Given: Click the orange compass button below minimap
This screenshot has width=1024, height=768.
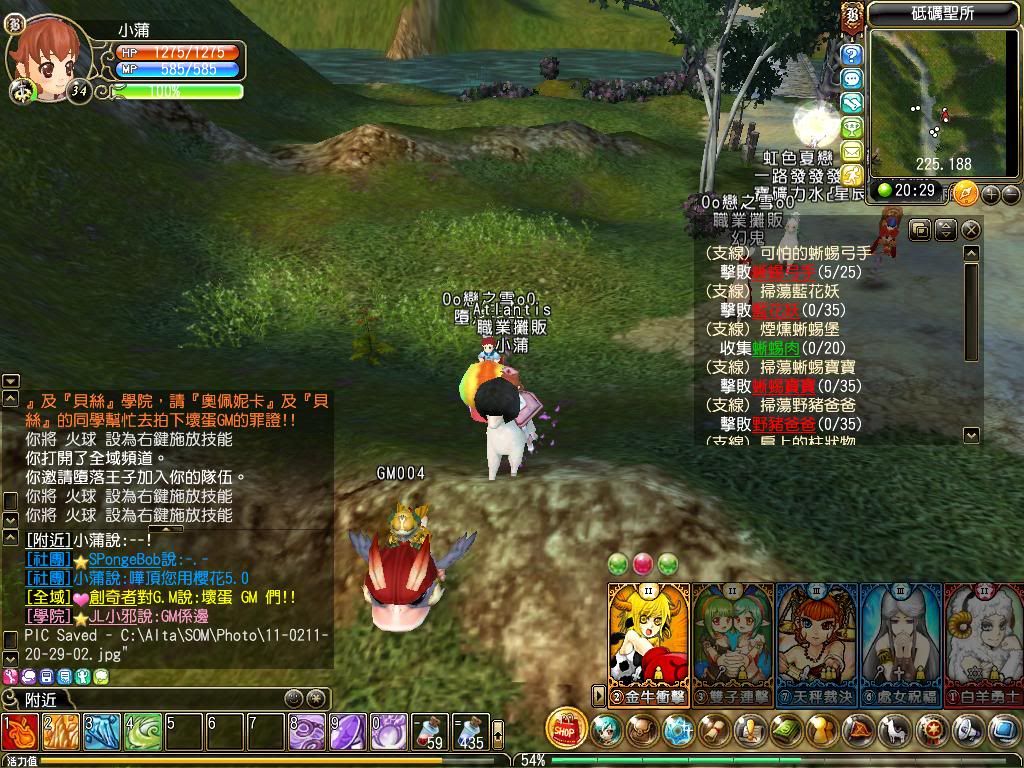Looking at the screenshot, I should tap(965, 192).
